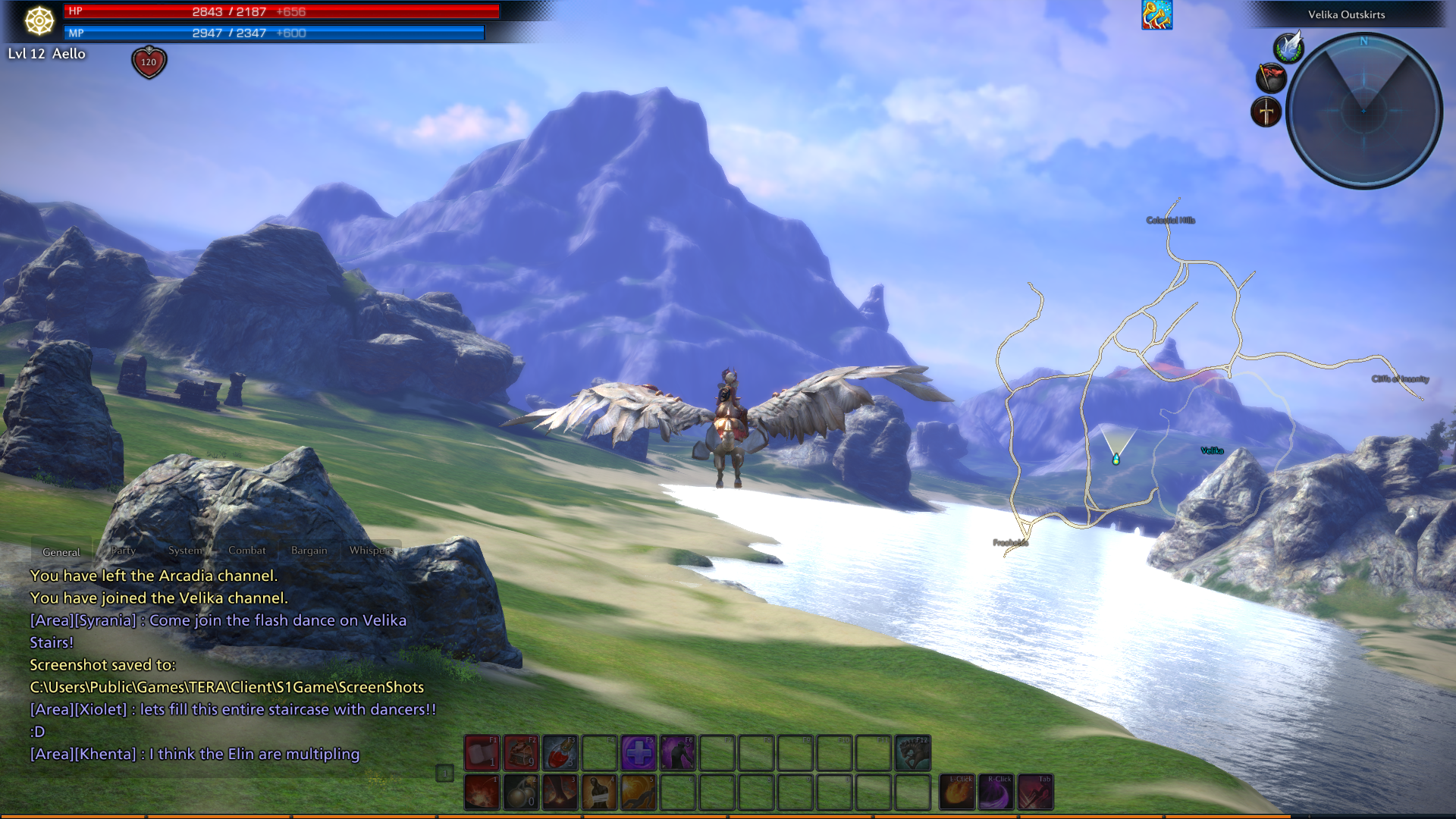Use the scroll item in slot F1
Viewport: 1456px width, 819px height.
(x=482, y=753)
